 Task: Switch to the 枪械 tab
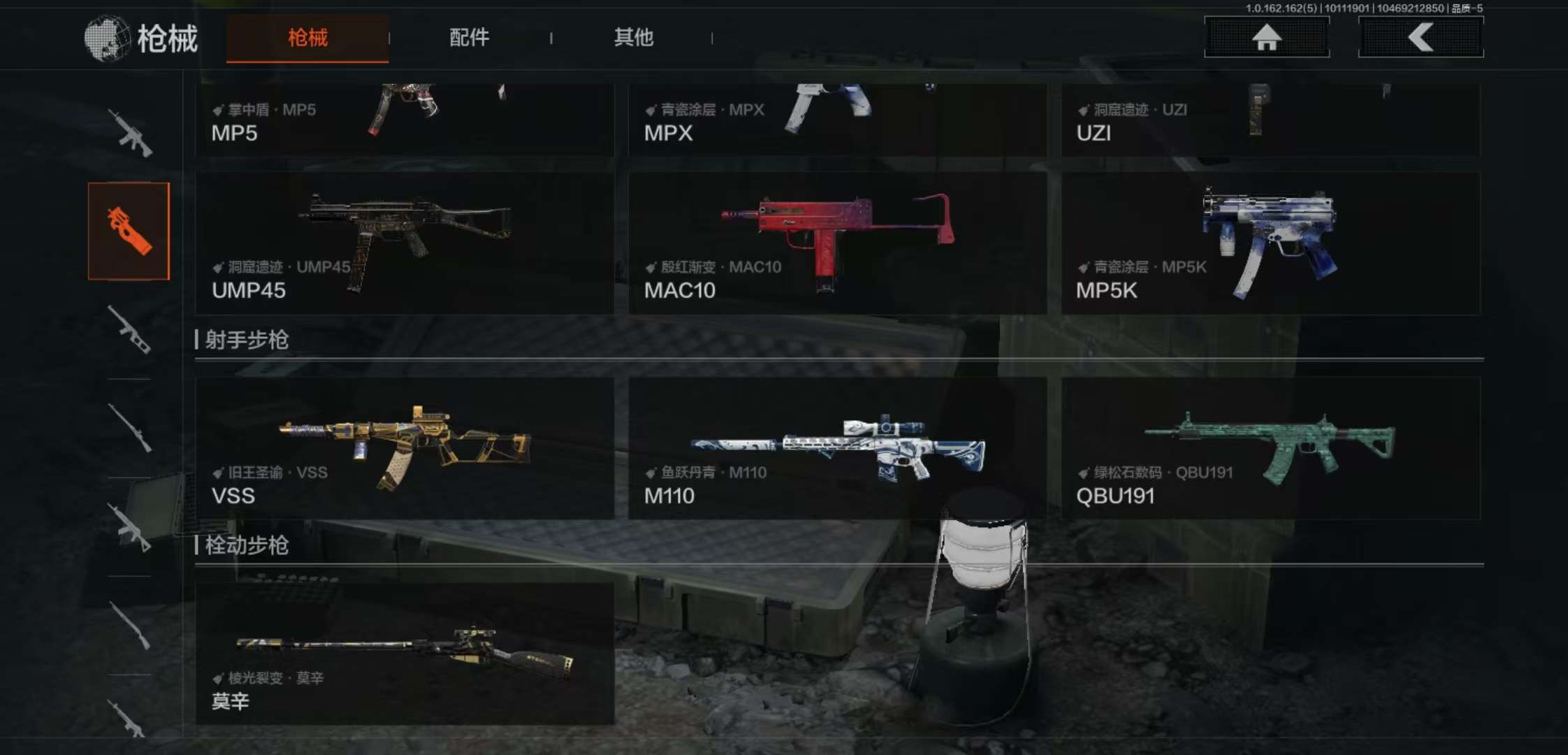point(307,38)
